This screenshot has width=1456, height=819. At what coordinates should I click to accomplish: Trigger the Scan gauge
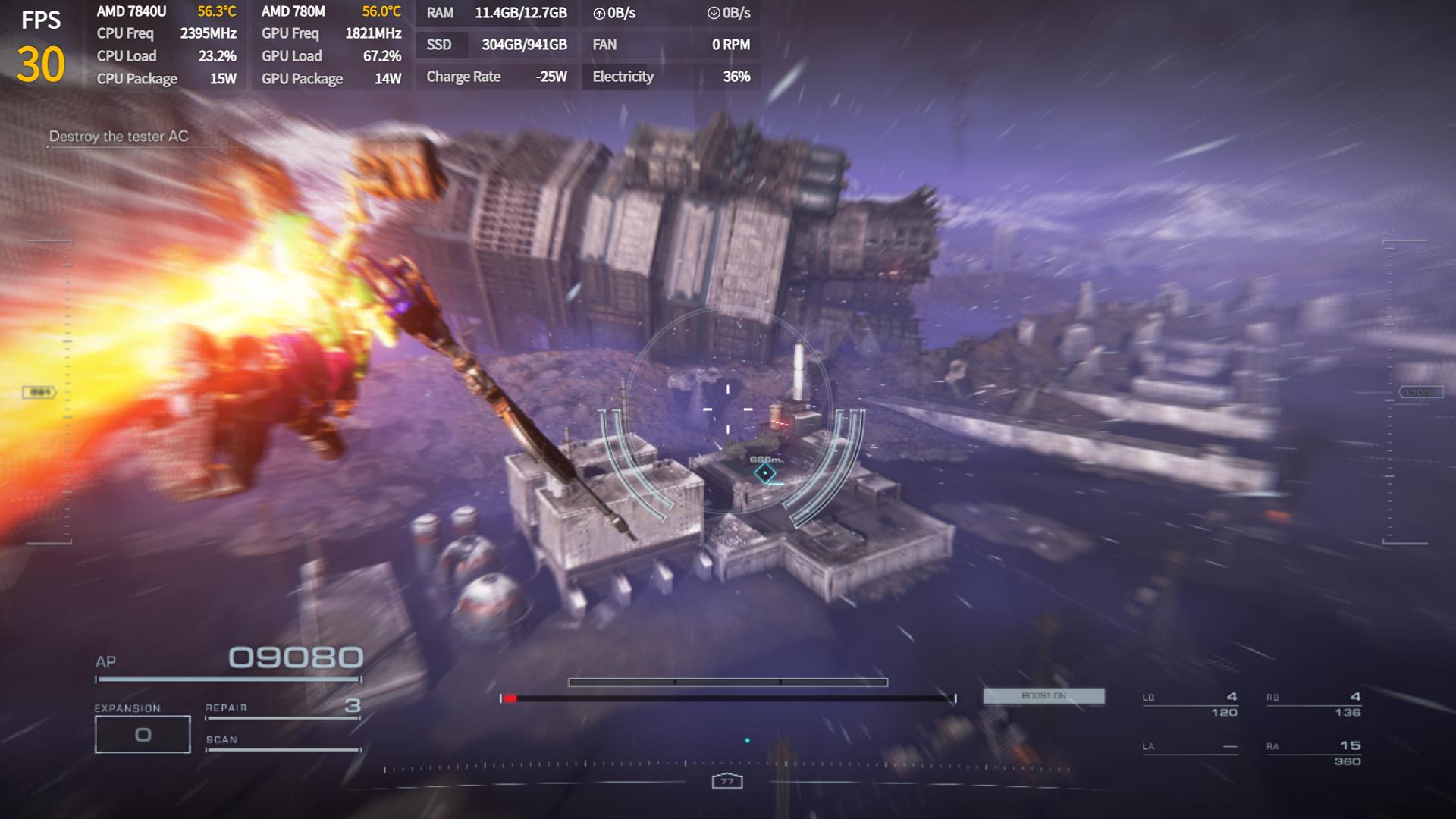click(282, 742)
